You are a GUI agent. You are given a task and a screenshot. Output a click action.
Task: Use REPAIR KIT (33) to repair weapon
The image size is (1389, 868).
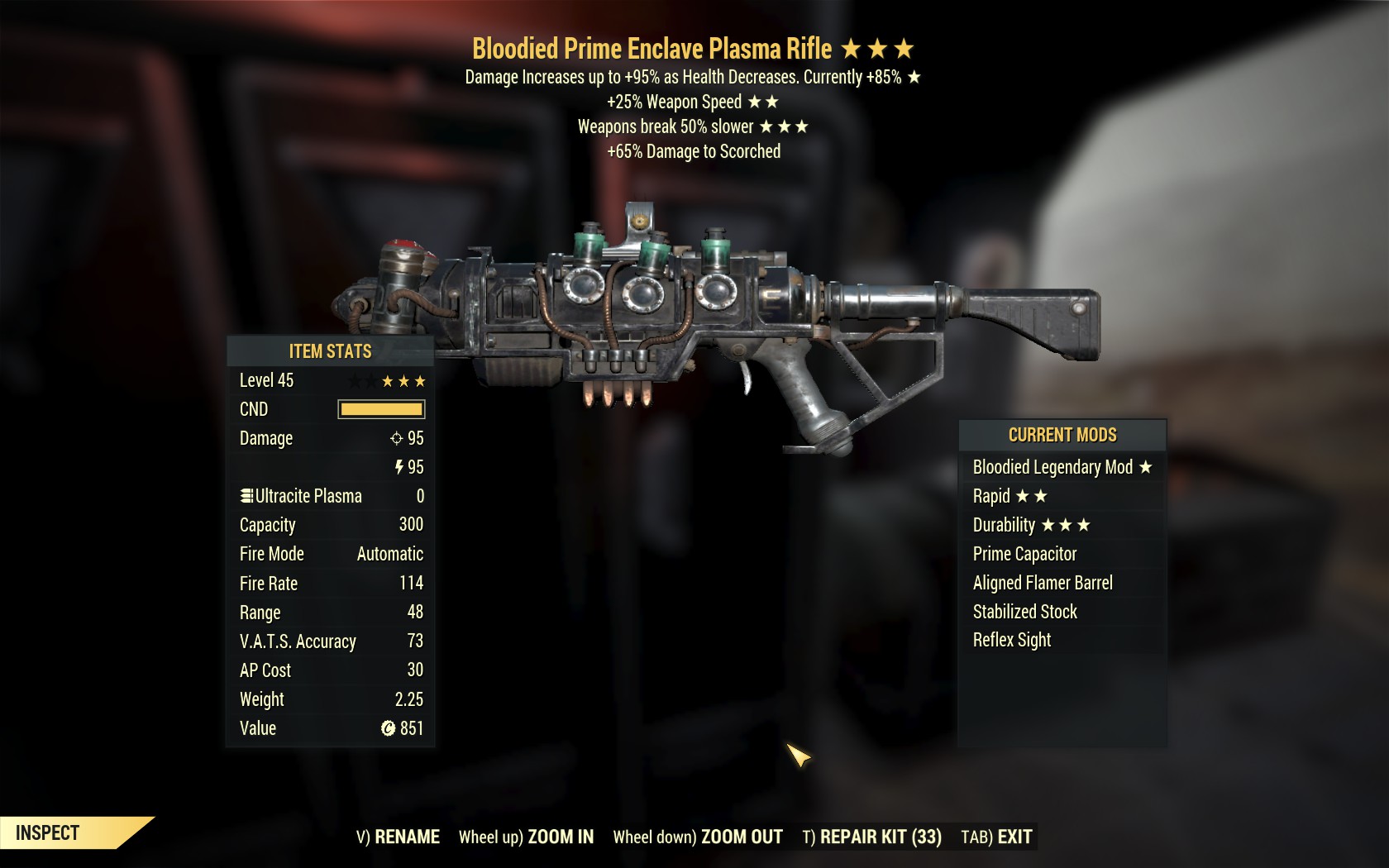tap(871, 837)
